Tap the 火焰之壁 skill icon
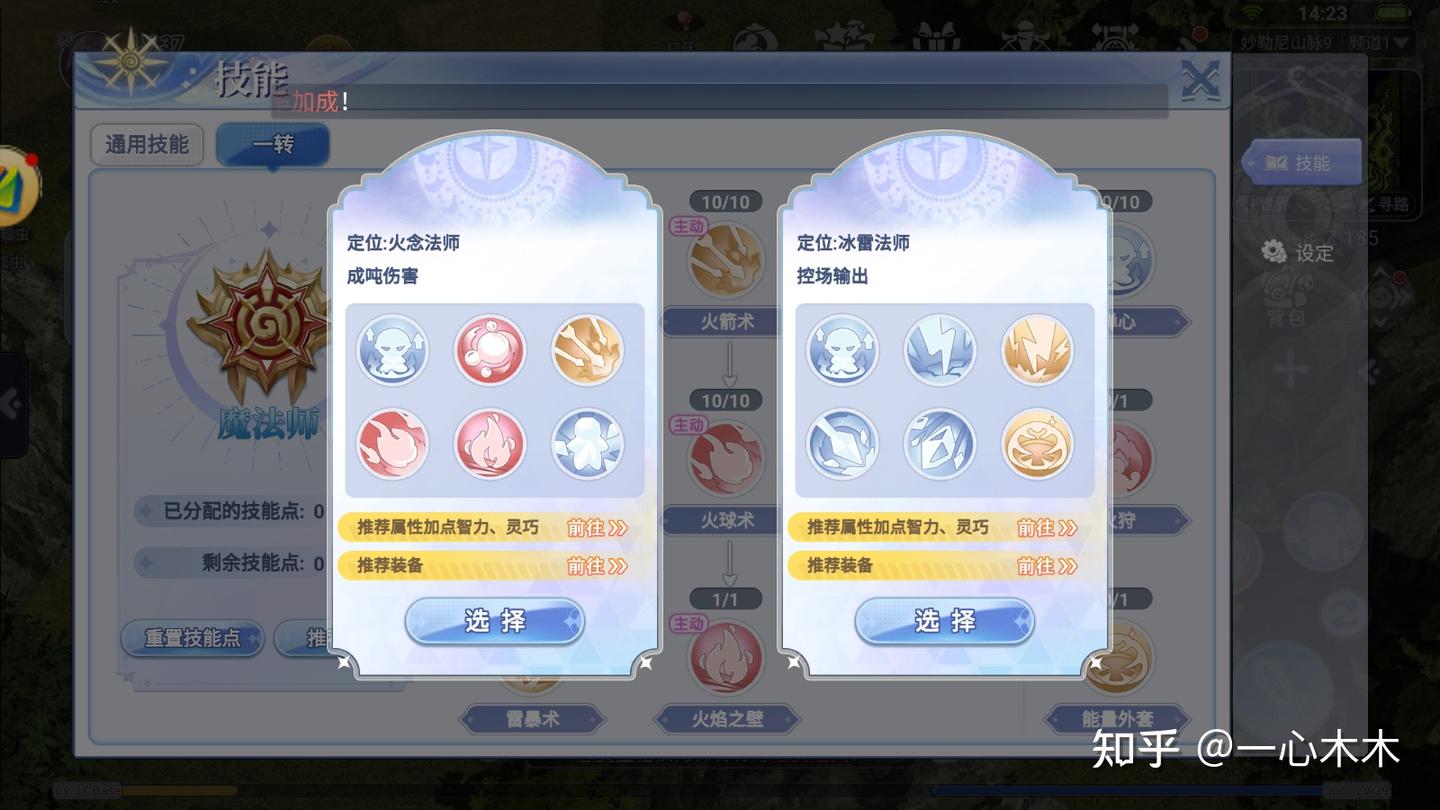The height and width of the screenshot is (810, 1440). coord(724,655)
